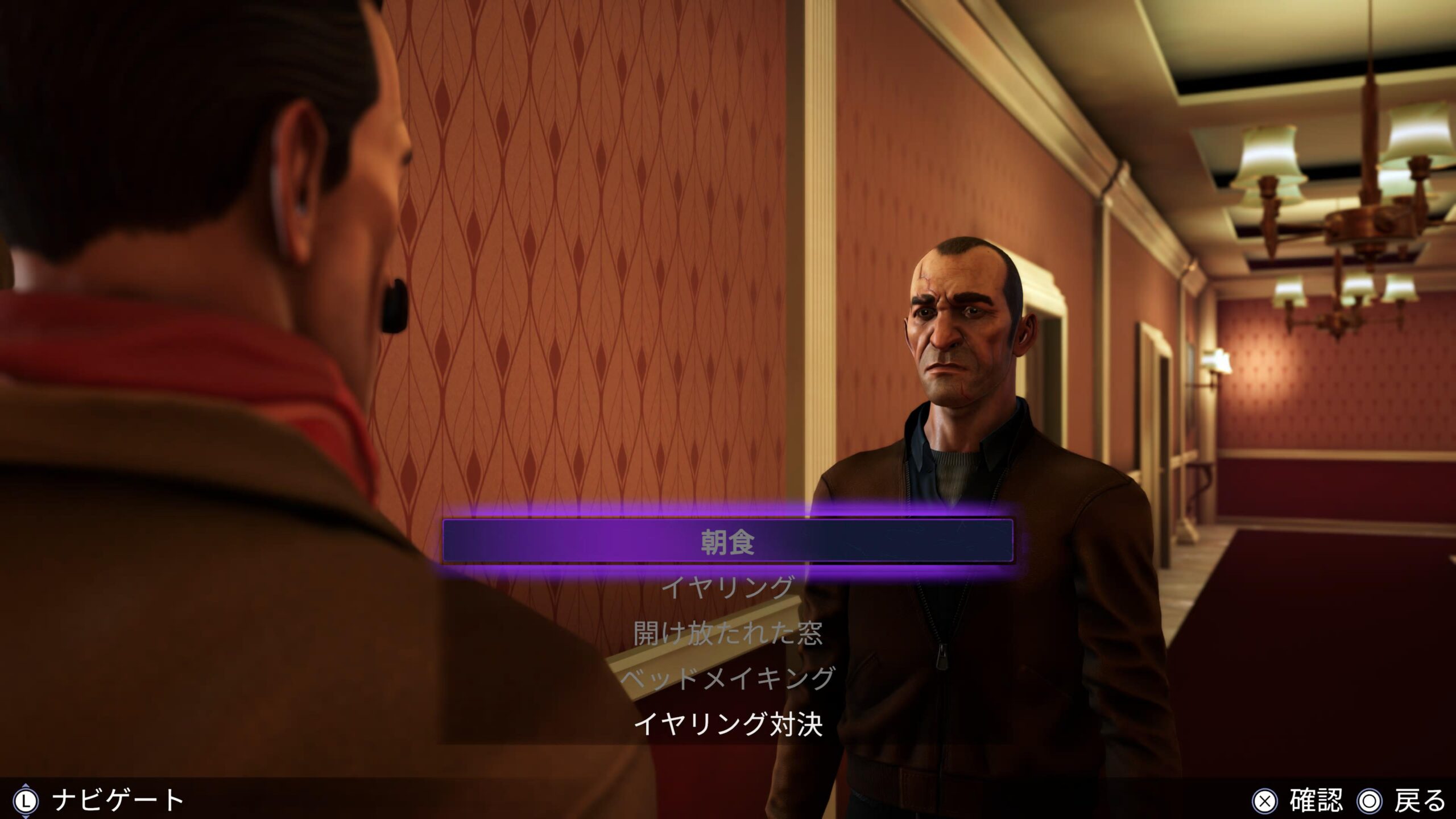The width and height of the screenshot is (1456, 819).
Task: Choose the イヤリング対決 option
Action: coord(728,724)
